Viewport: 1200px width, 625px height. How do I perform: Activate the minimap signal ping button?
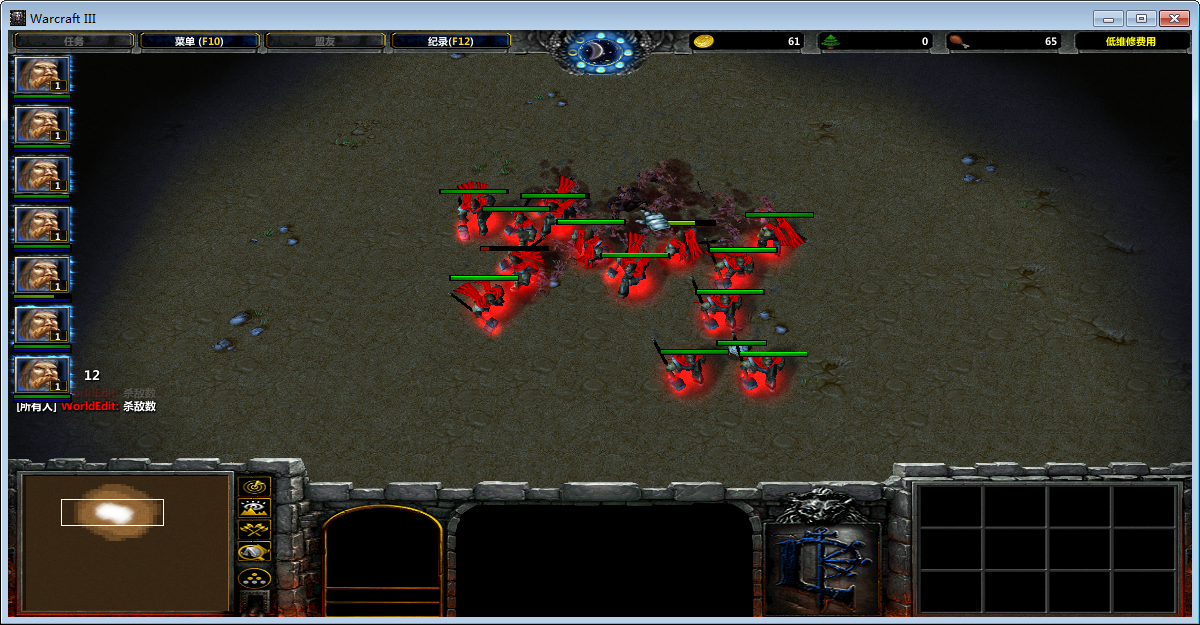pos(255,486)
